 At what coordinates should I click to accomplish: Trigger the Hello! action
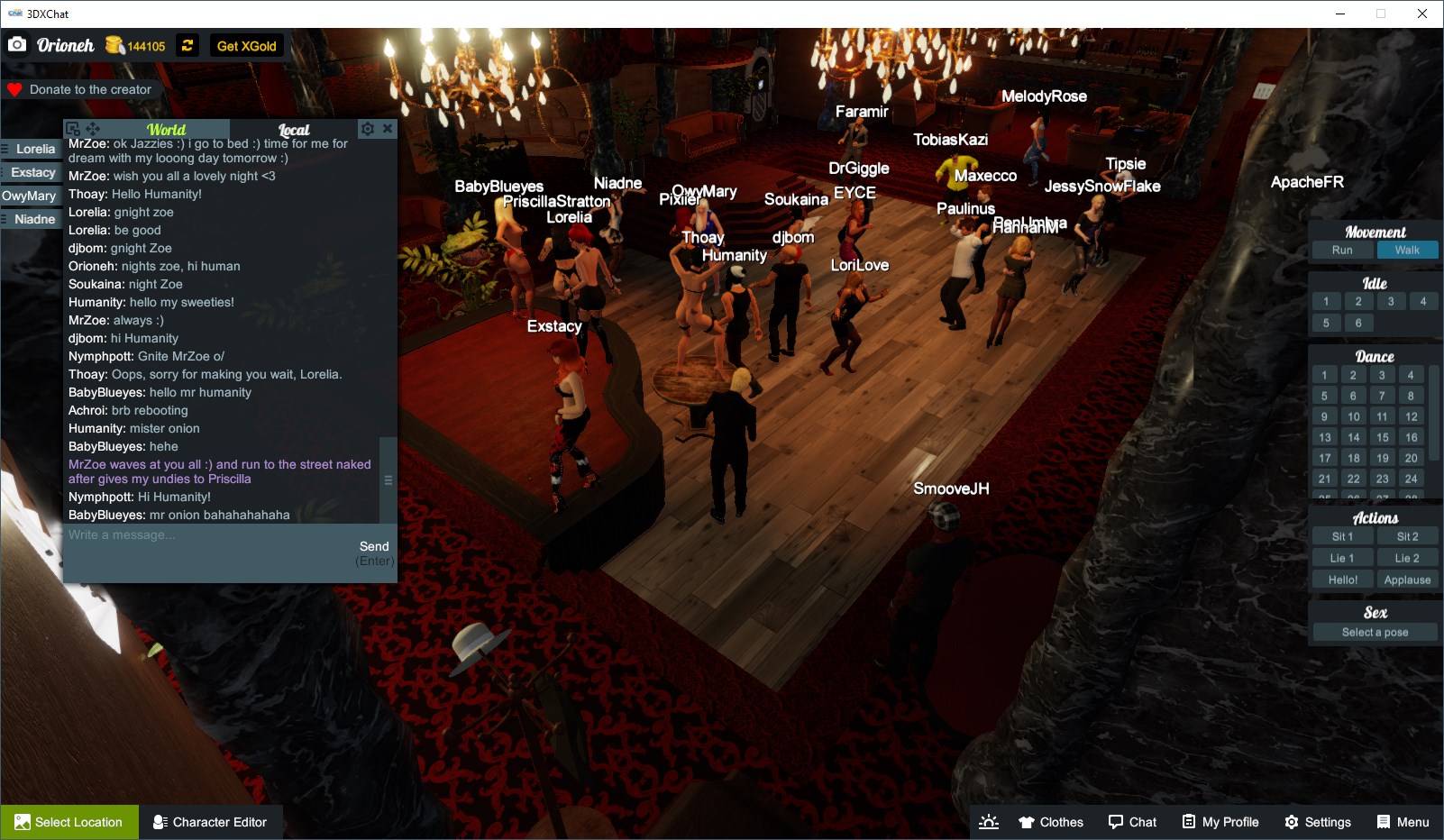(1342, 580)
